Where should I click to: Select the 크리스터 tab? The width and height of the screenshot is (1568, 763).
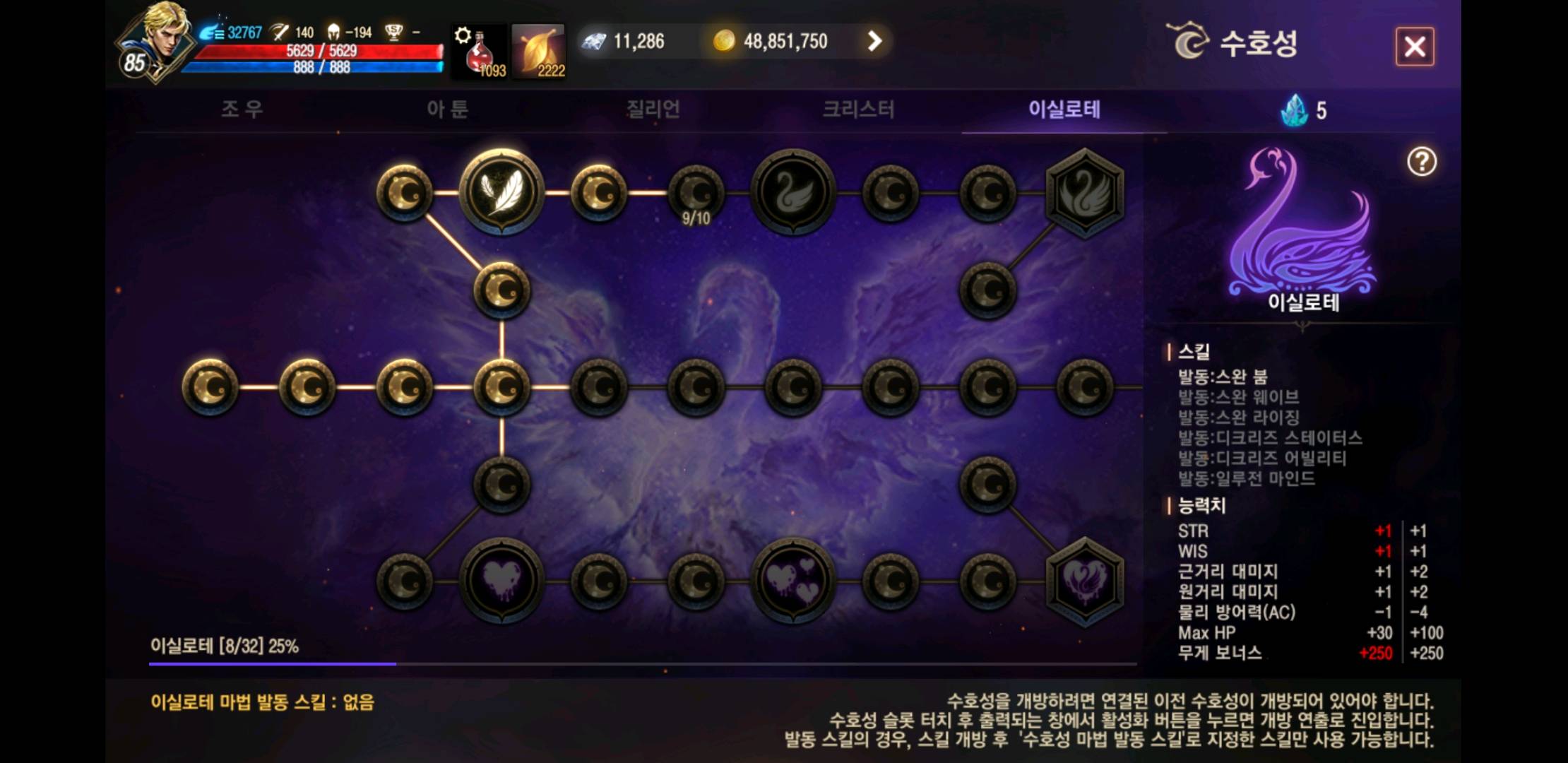(858, 110)
